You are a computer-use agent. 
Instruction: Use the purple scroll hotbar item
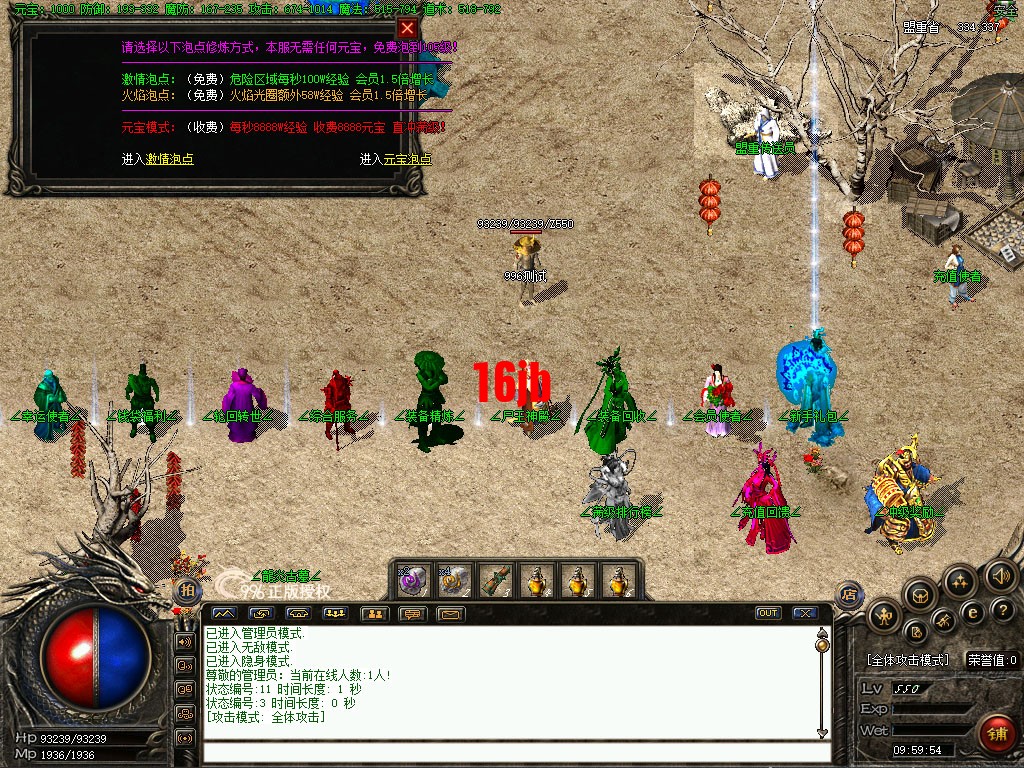414,579
